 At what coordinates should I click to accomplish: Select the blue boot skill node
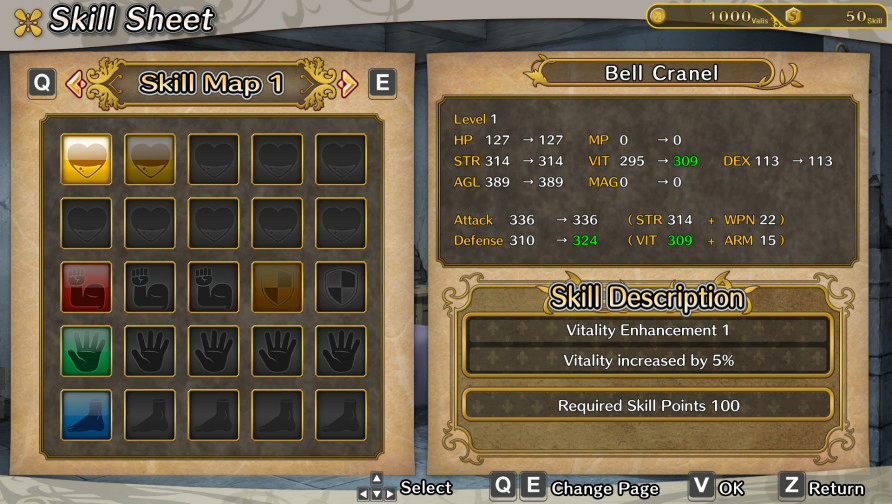pos(86,415)
